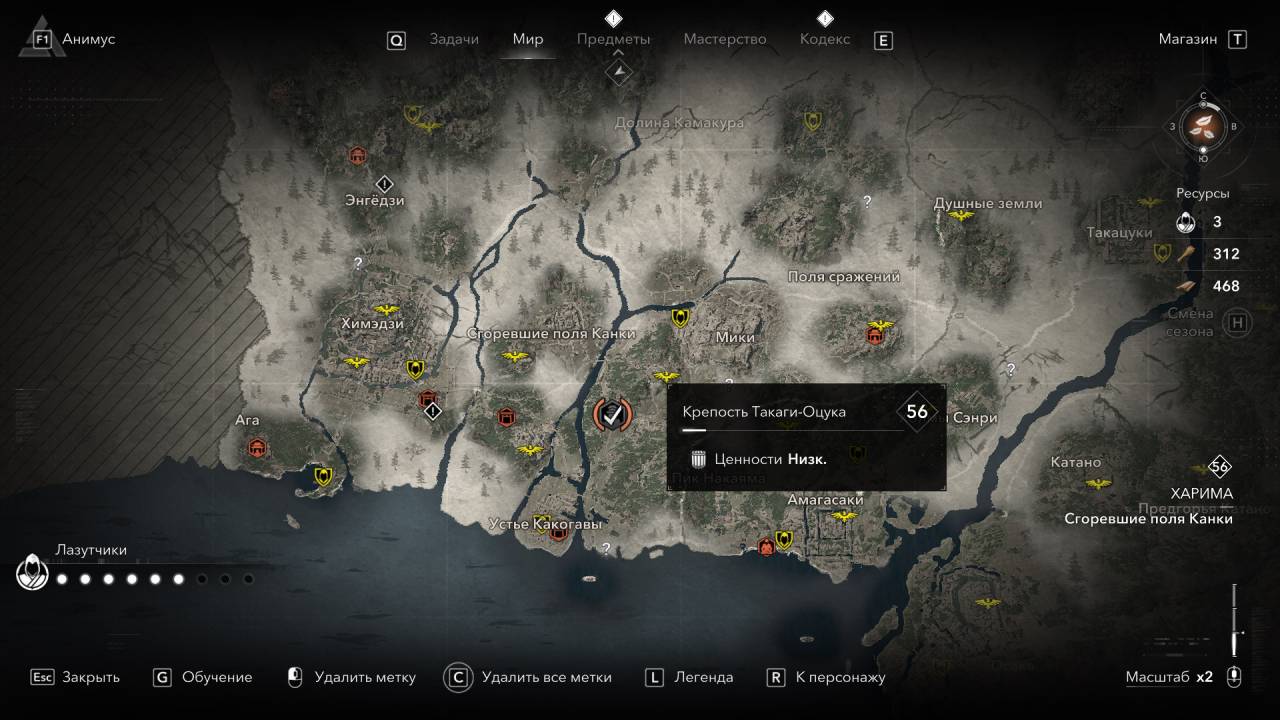The width and height of the screenshot is (1280, 720).
Task: Show the map Легенда
Action: (x=690, y=677)
